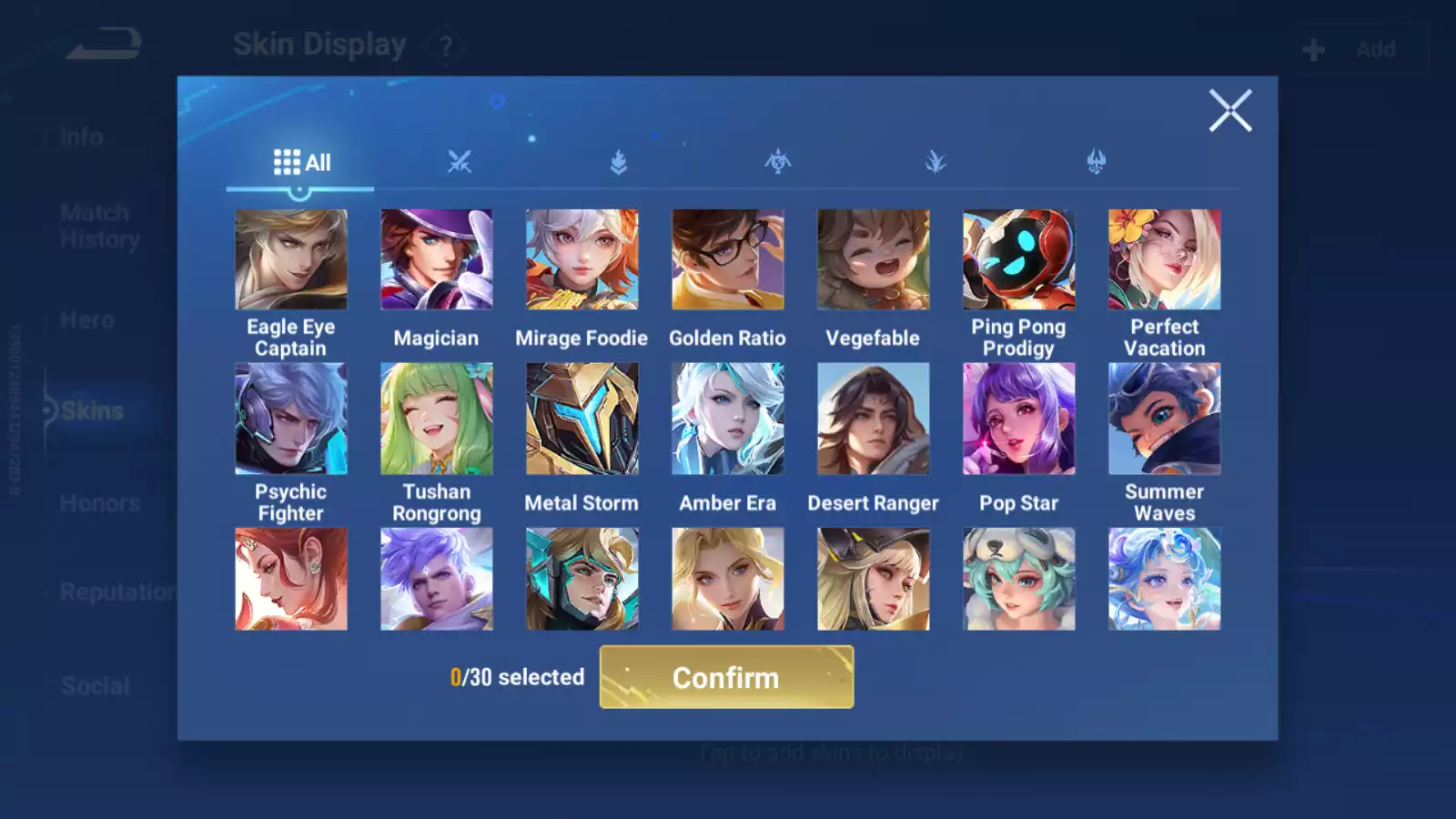Select the Amber Era skin portrait
The height and width of the screenshot is (819, 1456).
(x=728, y=420)
